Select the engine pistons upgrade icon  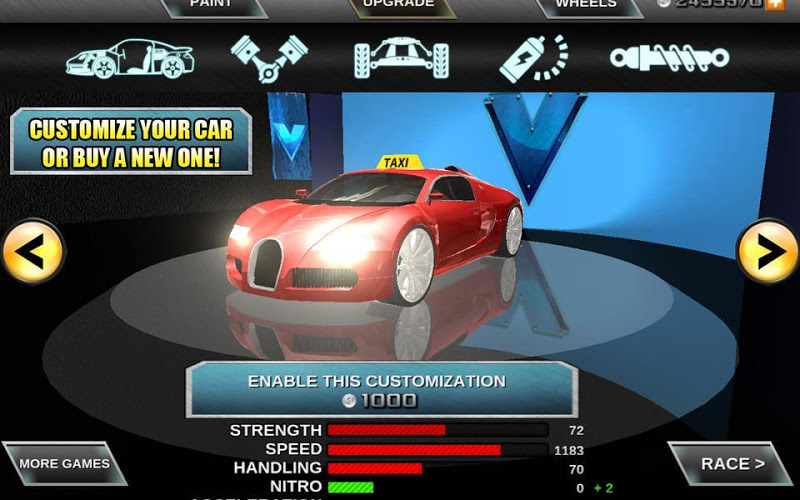coord(269,58)
